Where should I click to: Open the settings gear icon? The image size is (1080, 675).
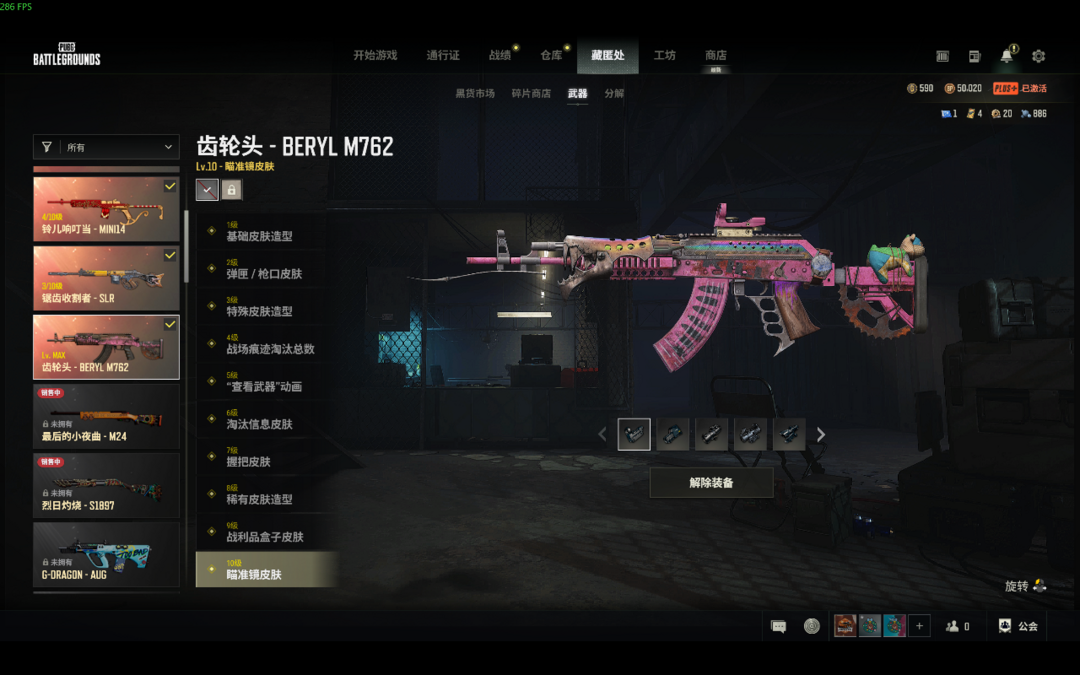click(x=1038, y=56)
